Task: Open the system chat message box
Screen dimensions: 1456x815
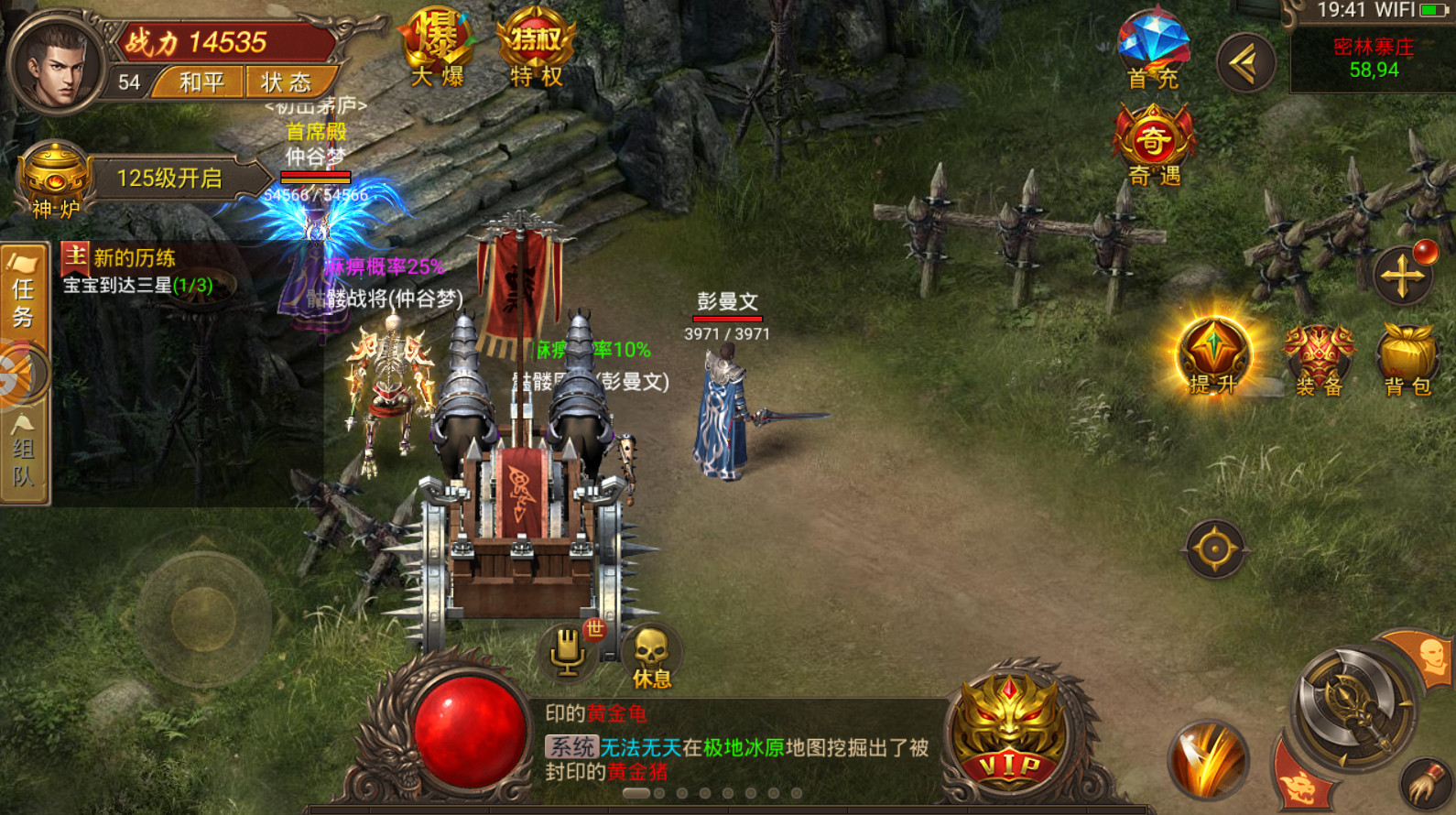Action: pos(737,744)
